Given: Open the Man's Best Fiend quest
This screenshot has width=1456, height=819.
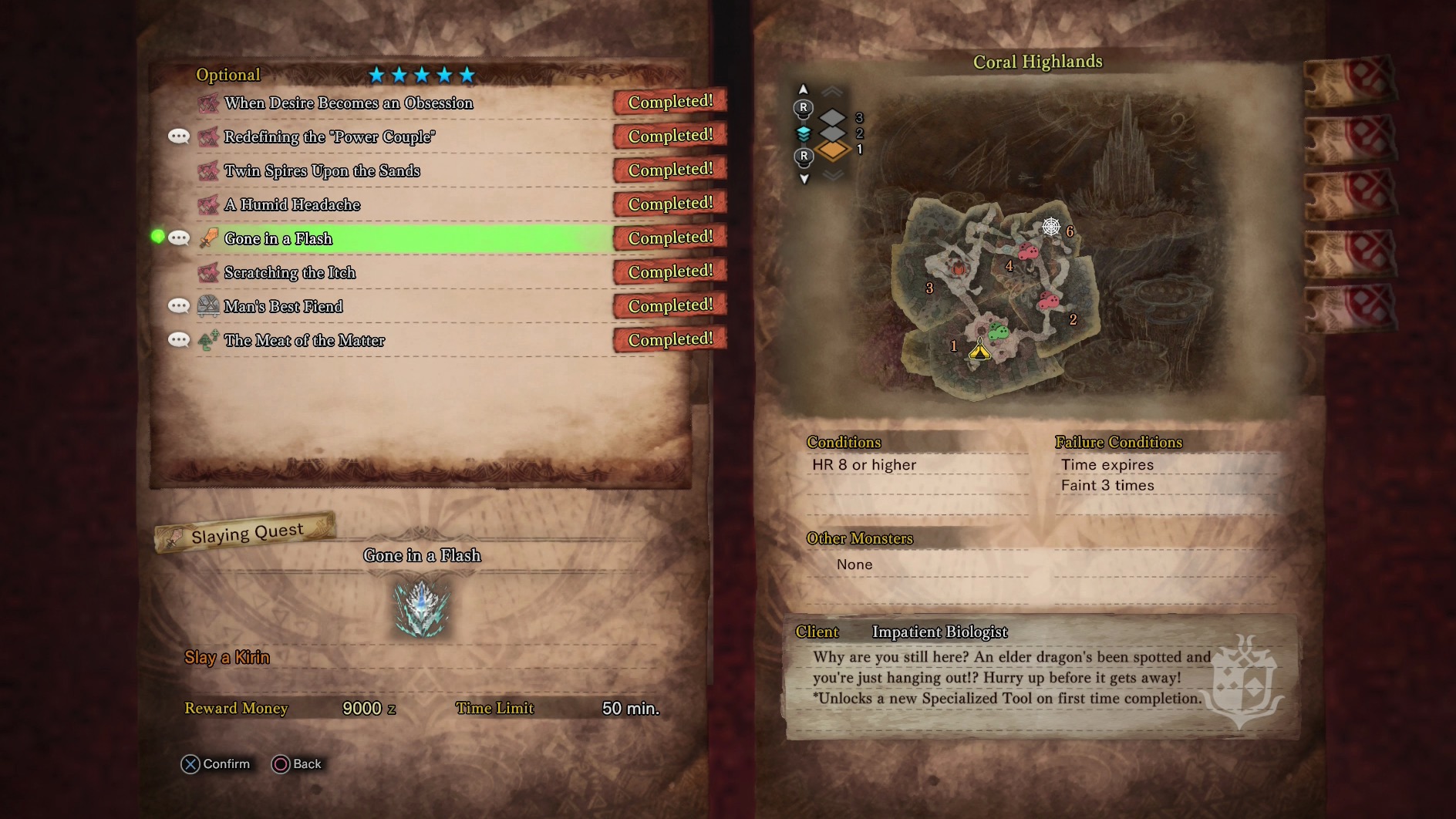Looking at the screenshot, I should coord(283,307).
